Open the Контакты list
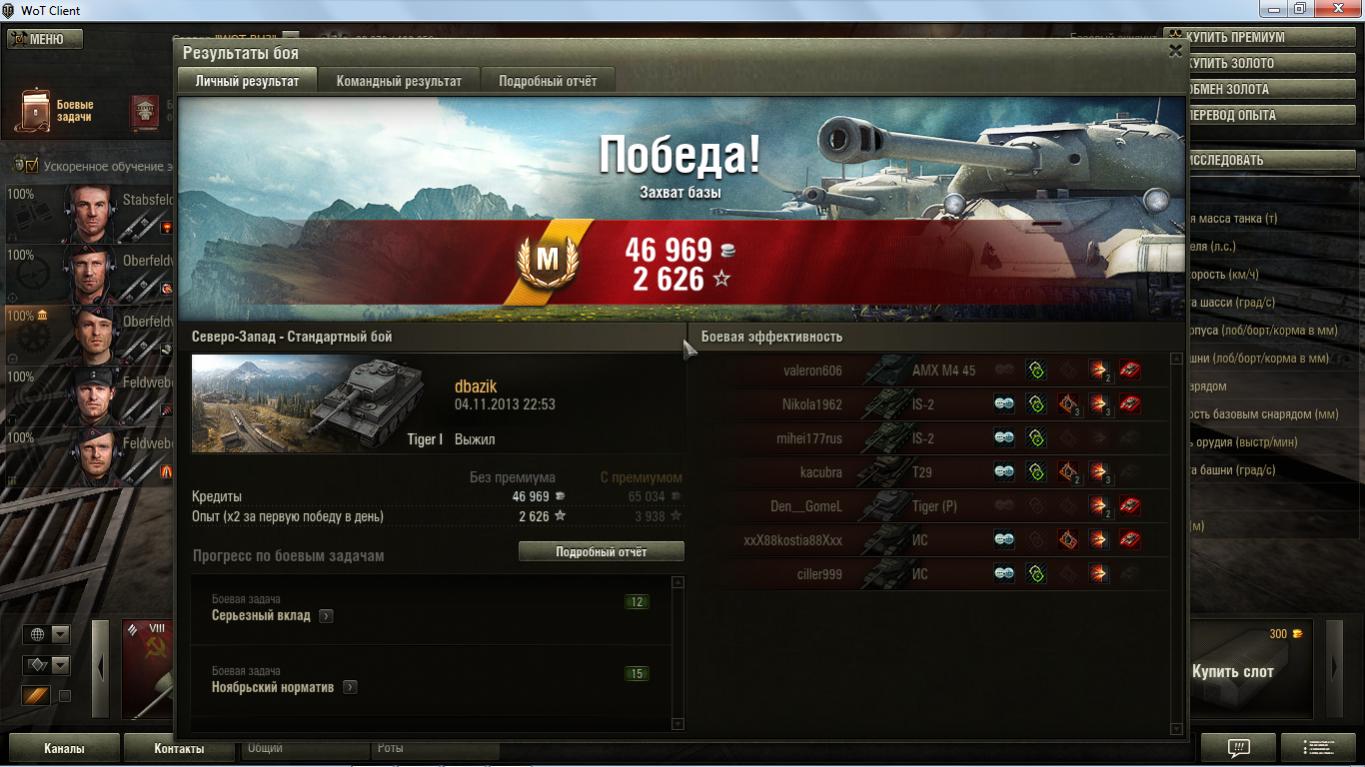Screen dimensions: 1365x767 pyautogui.click(x=179, y=748)
